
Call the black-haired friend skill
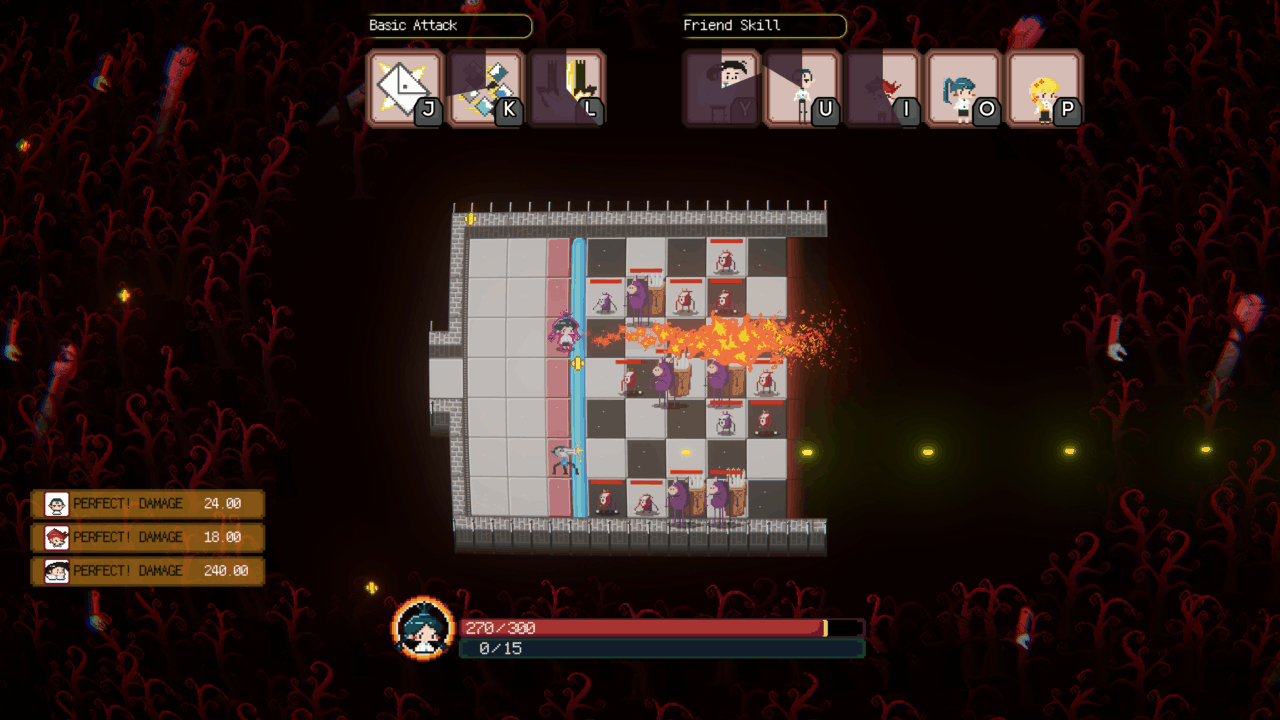[722, 88]
